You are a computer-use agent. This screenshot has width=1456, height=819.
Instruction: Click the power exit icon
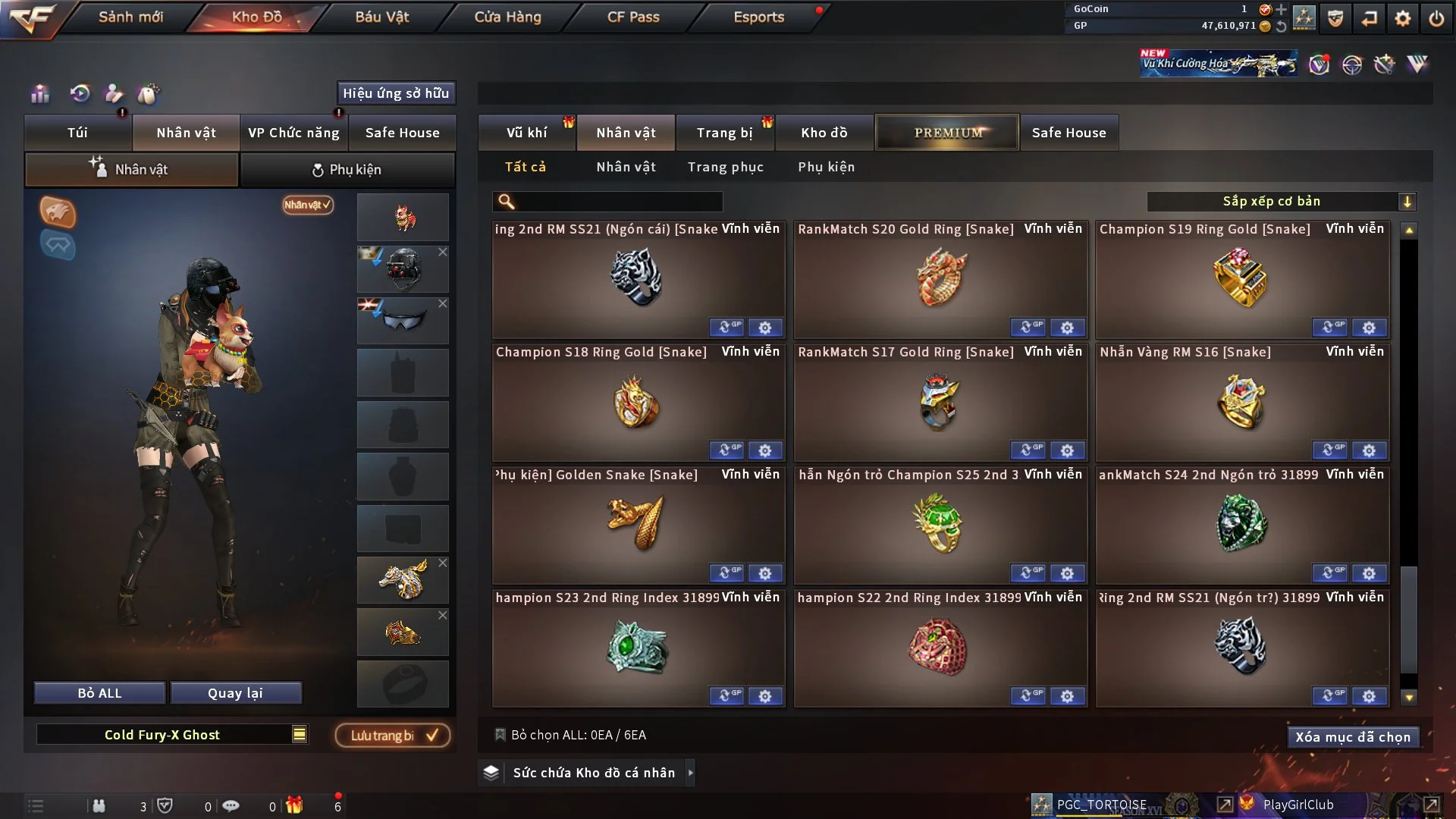(x=1436, y=18)
